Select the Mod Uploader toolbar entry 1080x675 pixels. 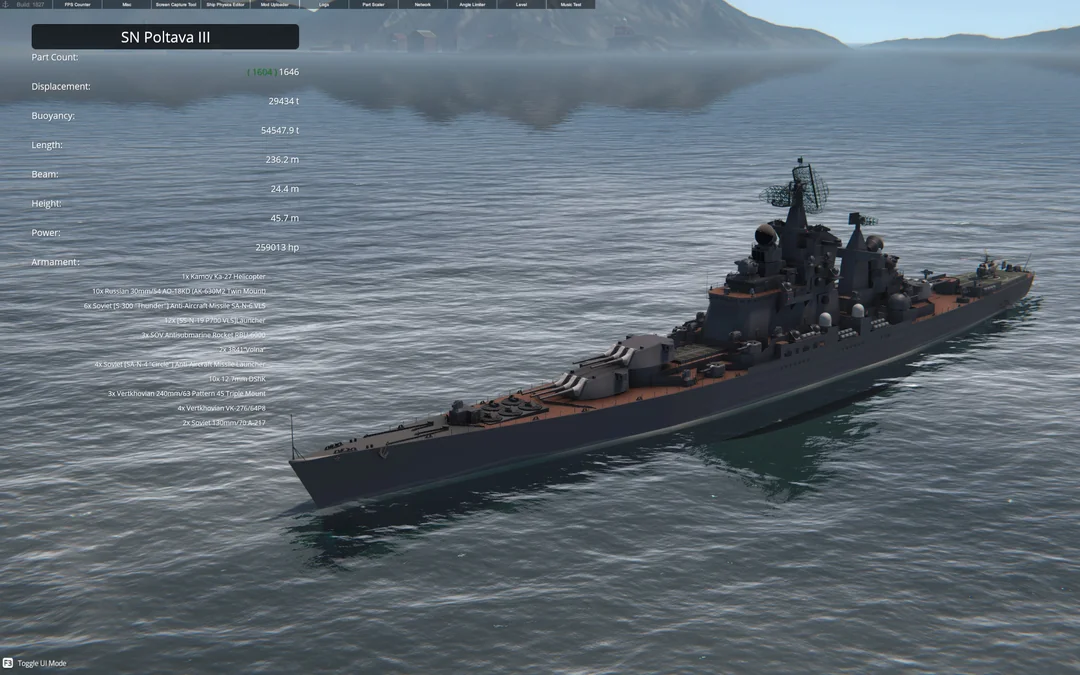point(274,5)
